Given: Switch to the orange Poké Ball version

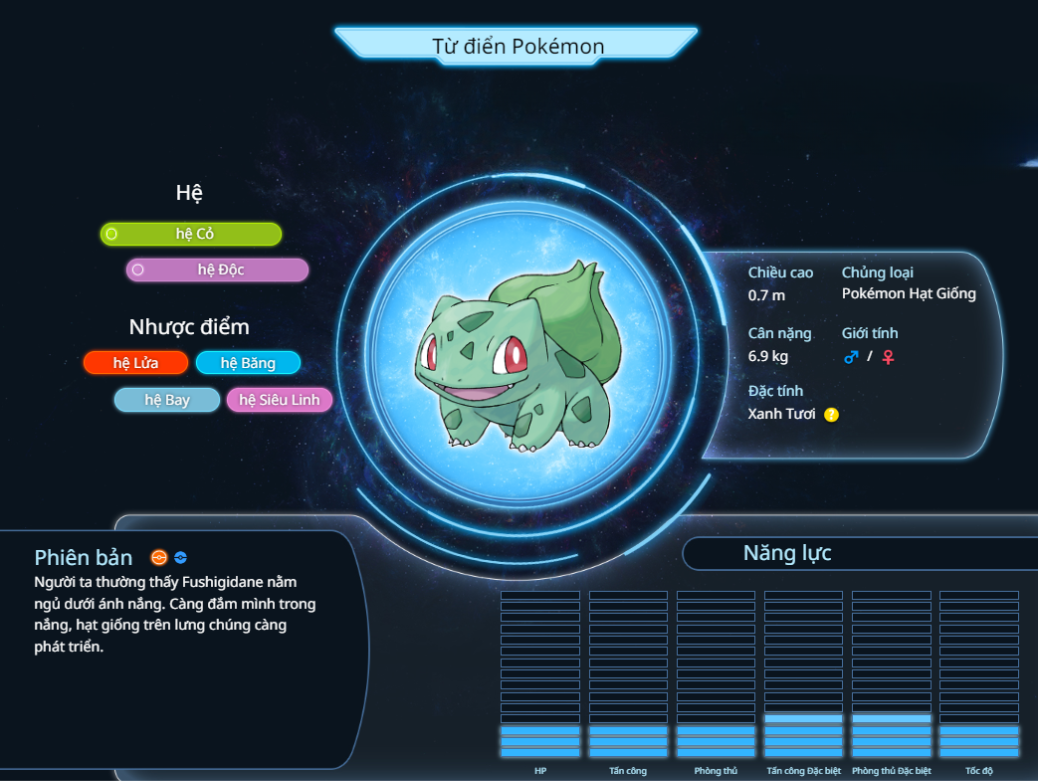Looking at the screenshot, I should [159, 558].
